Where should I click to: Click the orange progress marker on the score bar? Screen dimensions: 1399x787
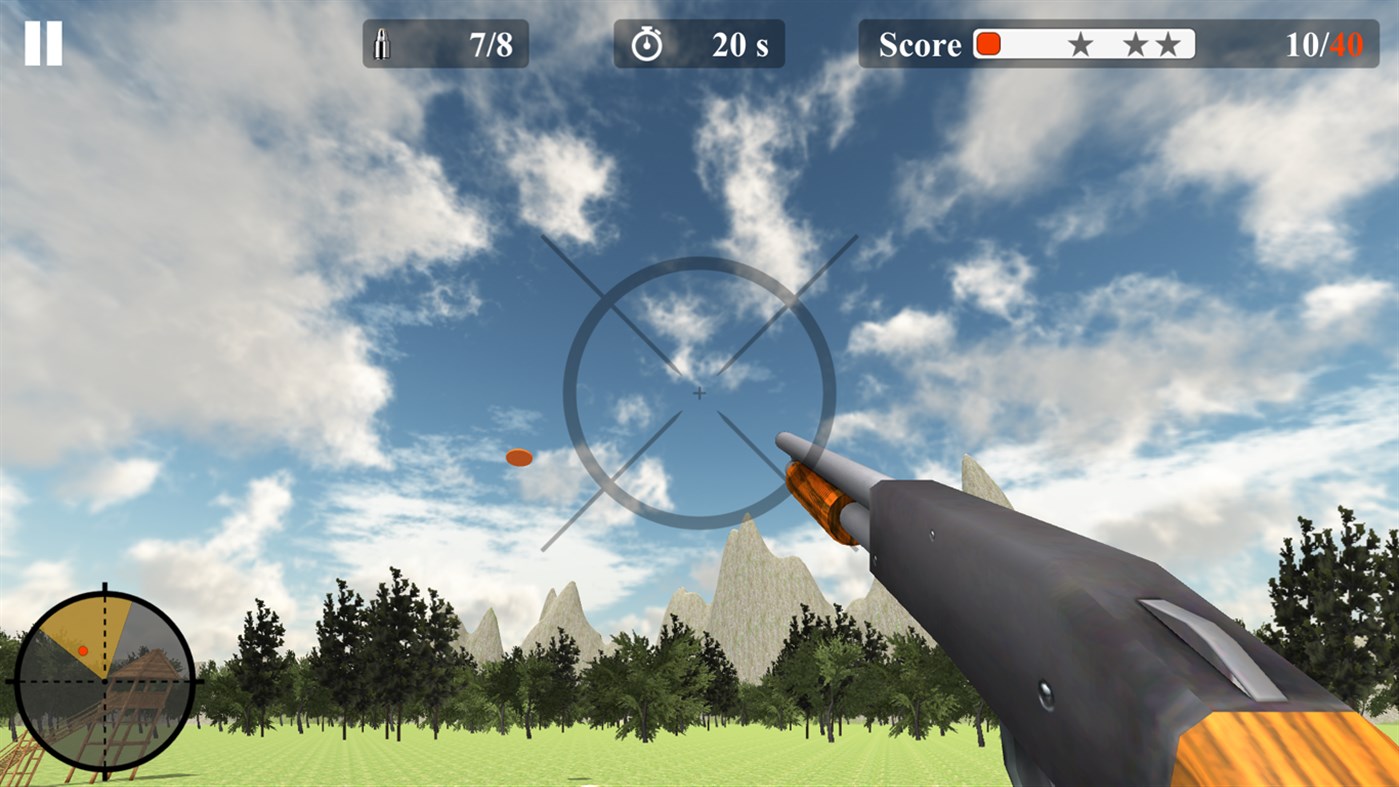click(x=989, y=43)
